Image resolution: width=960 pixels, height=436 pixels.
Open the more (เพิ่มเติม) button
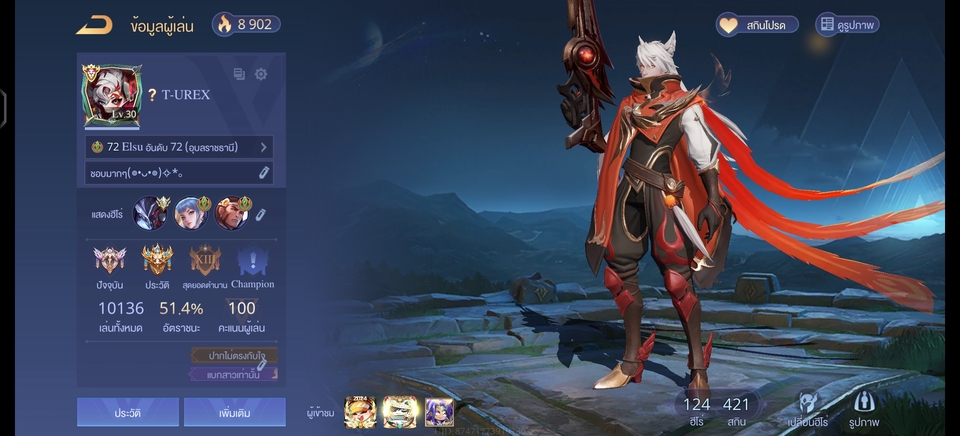pos(234,412)
